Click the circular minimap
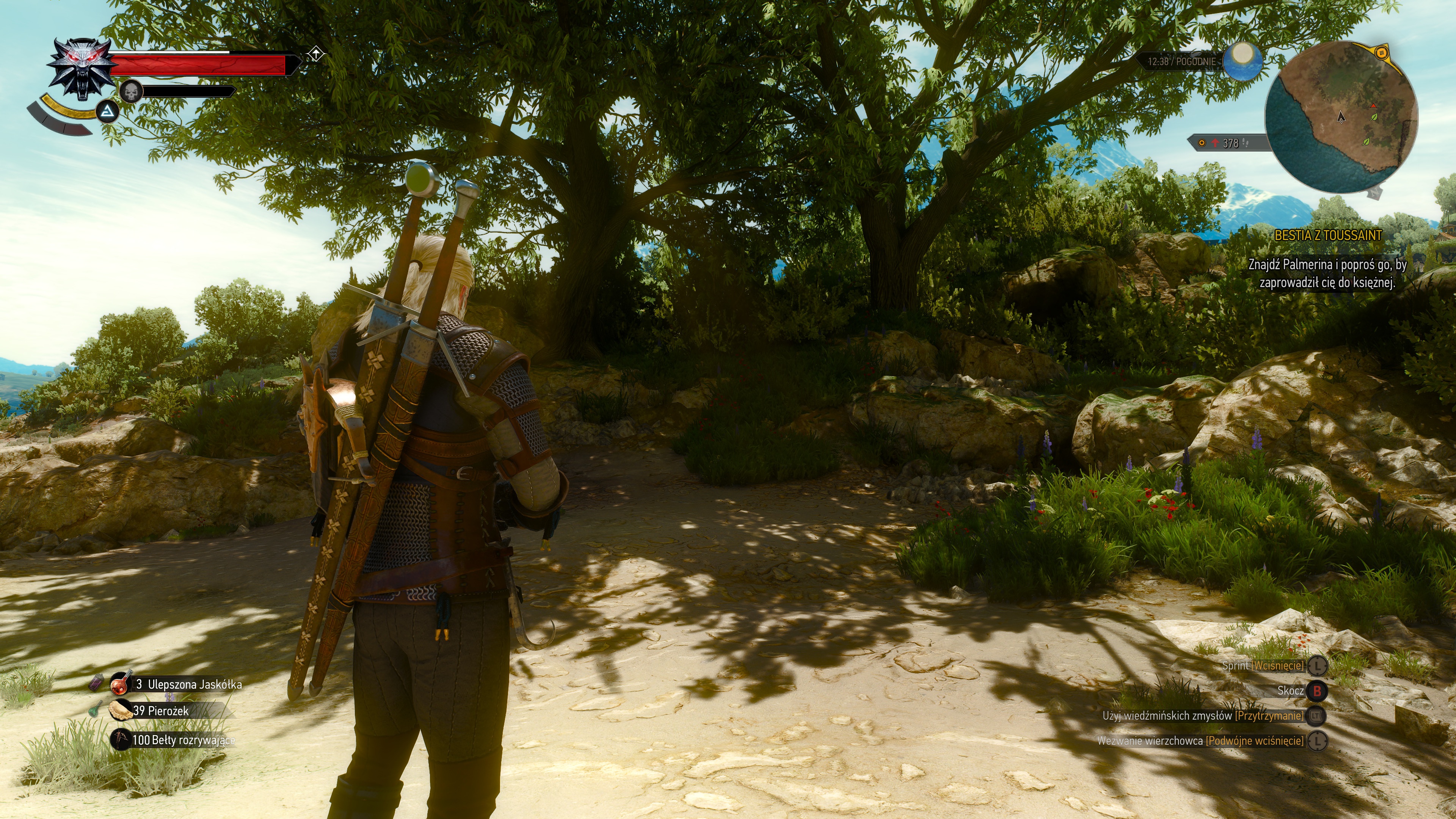The image size is (1456, 819). pos(1341,116)
